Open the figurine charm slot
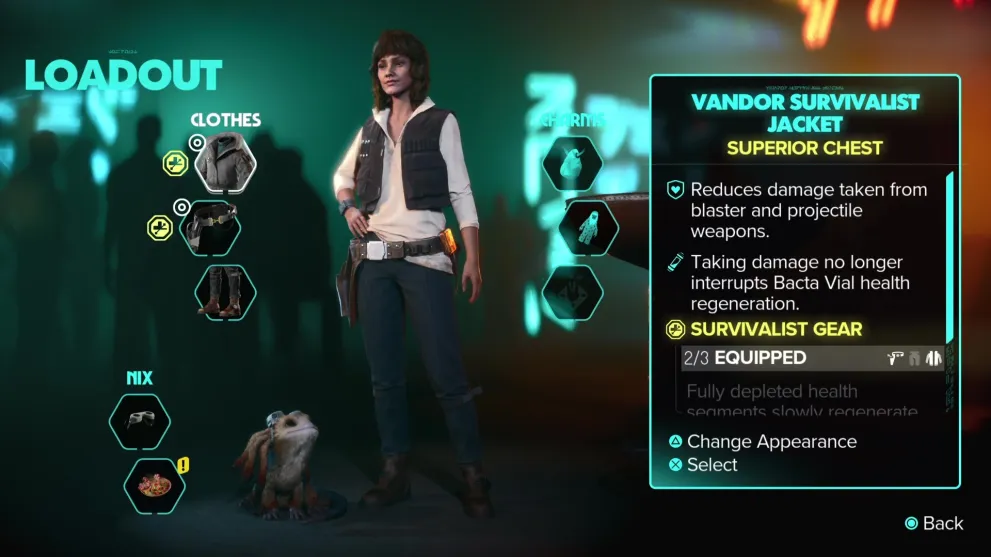 [x=588, y=228]
